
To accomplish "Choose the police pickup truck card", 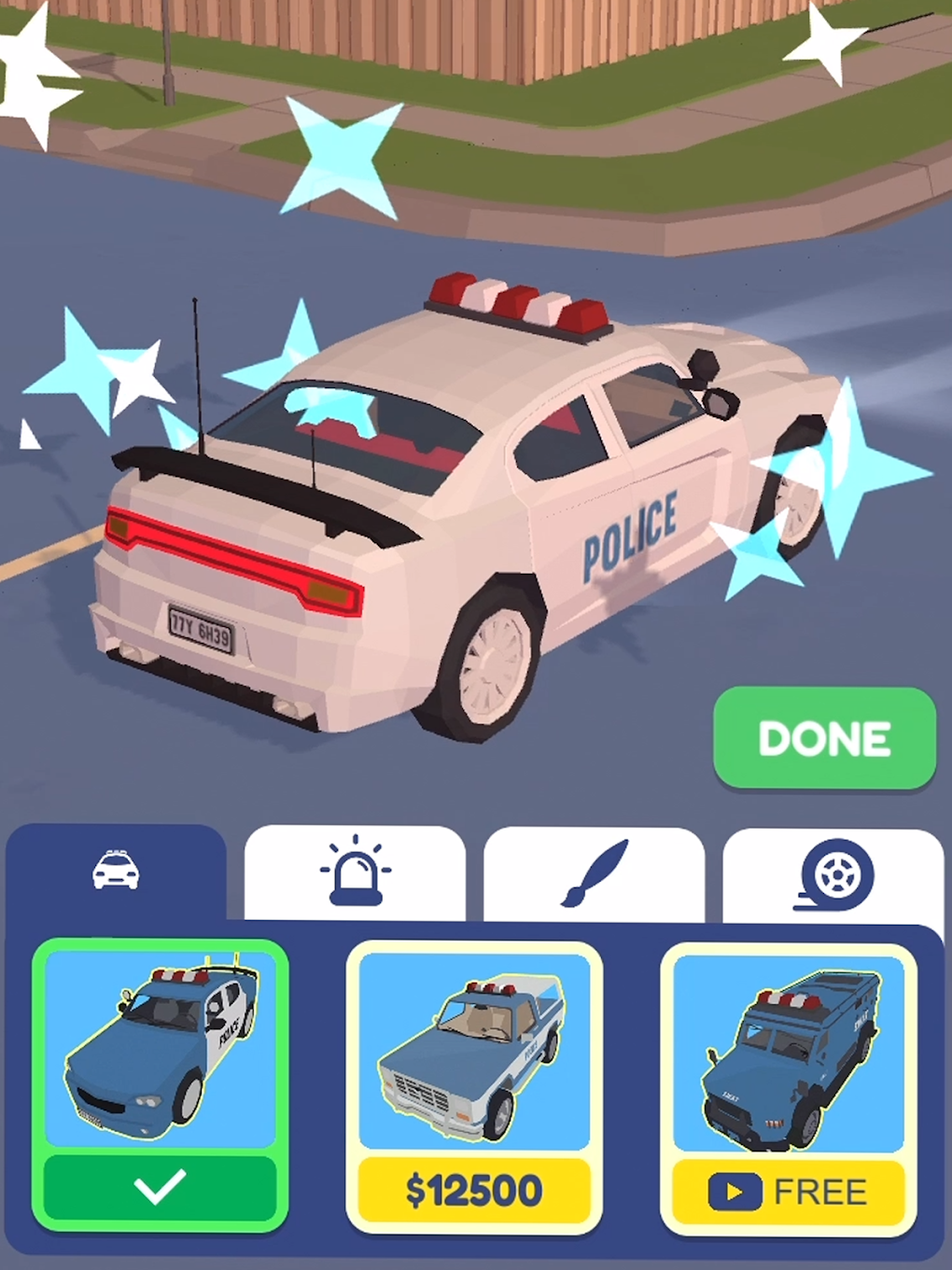I will coord(474,1052).
